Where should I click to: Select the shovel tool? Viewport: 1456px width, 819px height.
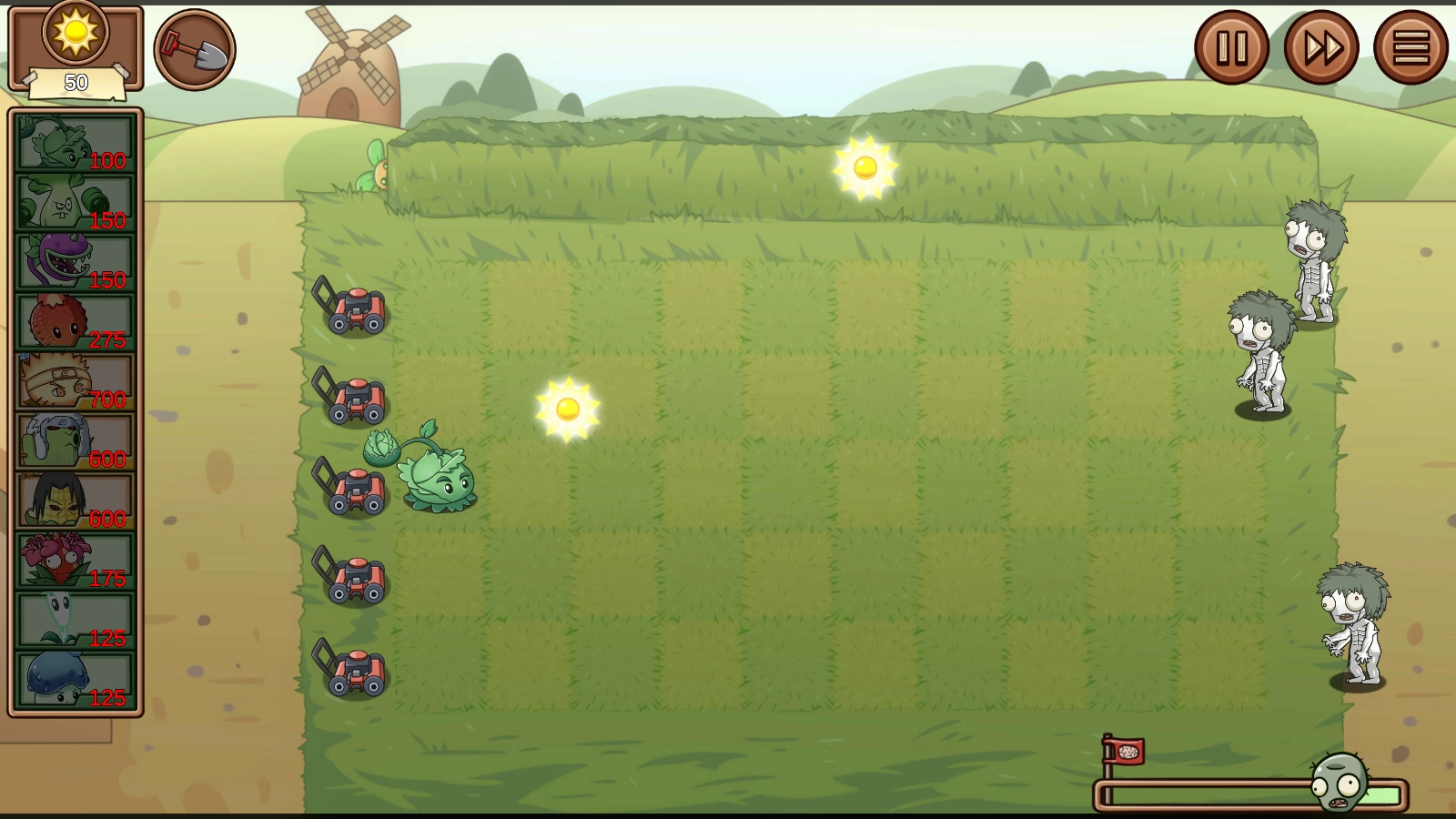(x=195, y=49)
